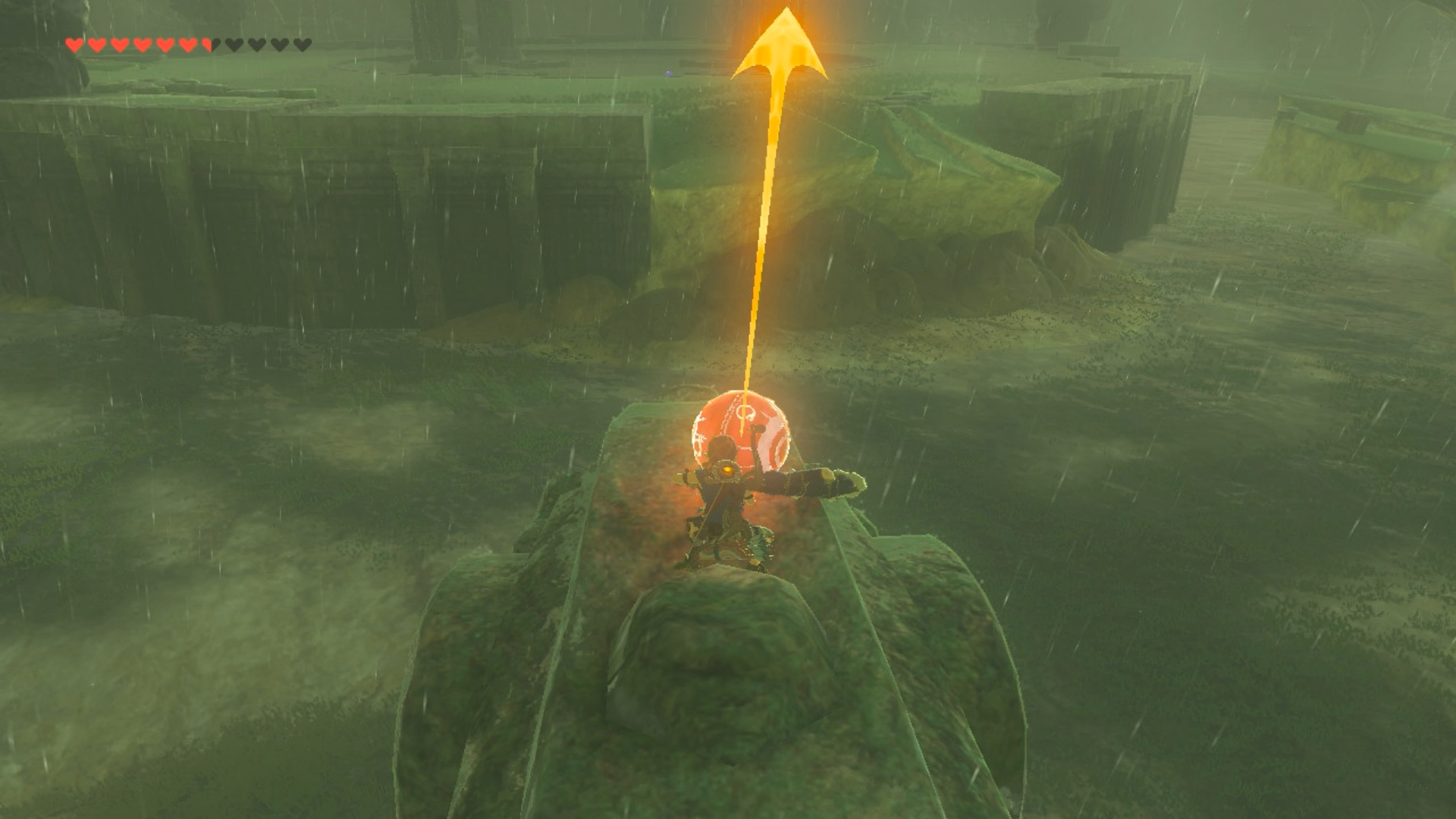
Task: Toggle the middle heart in the health meter
Action: 187,44
